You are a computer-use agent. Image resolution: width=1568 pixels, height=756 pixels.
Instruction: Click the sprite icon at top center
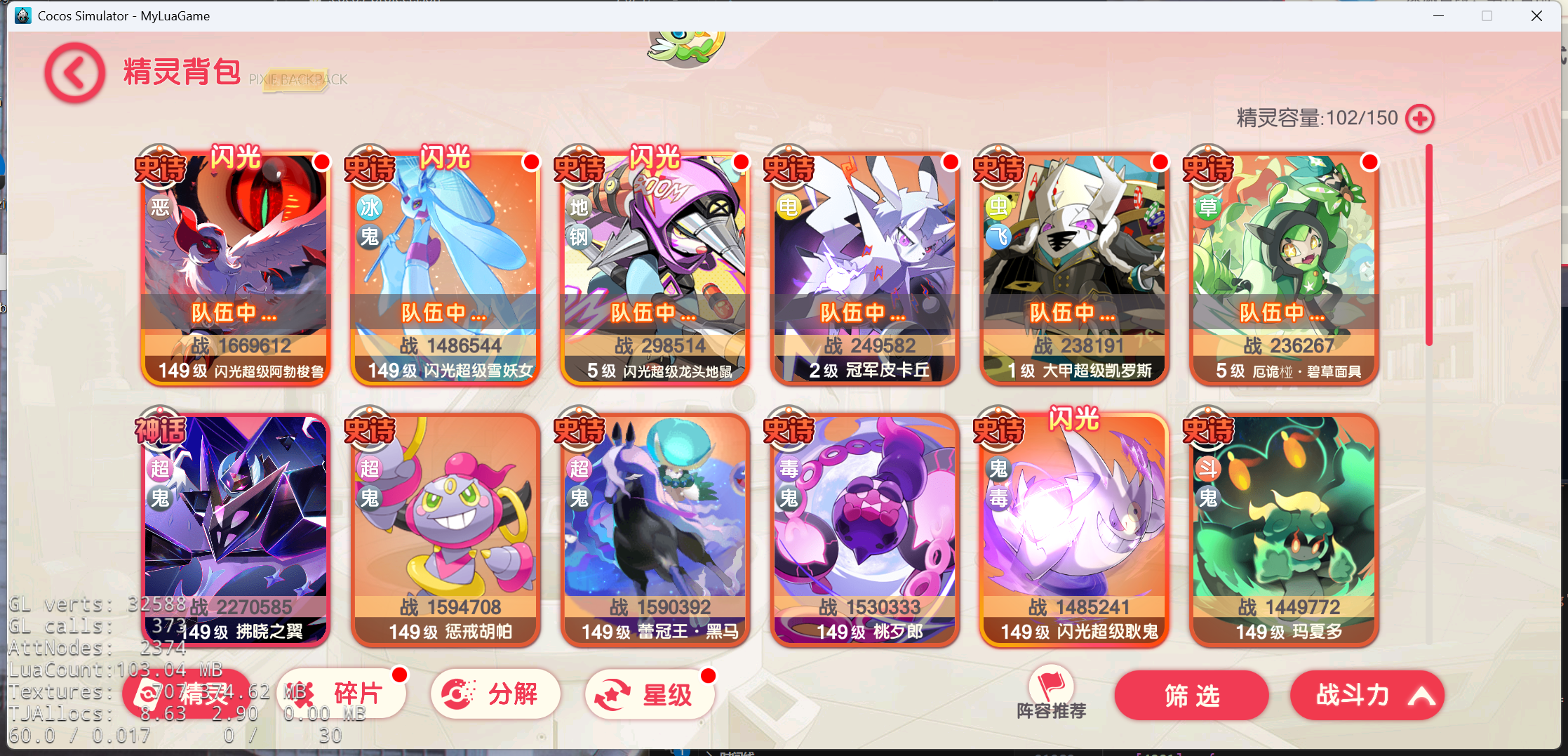pos(684,42)
